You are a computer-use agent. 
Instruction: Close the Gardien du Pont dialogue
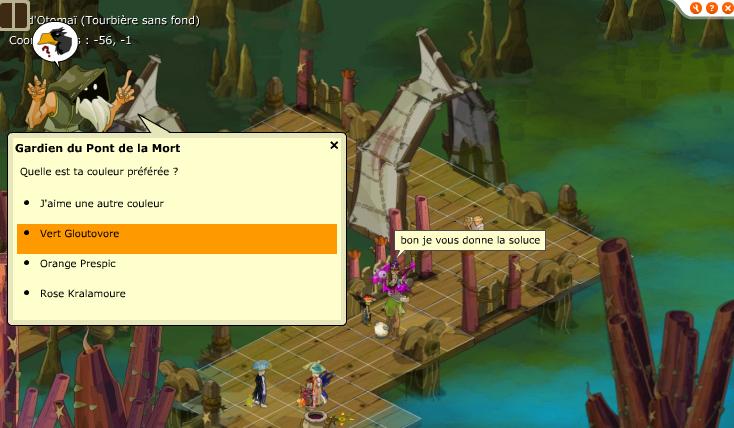pos(334,145)
